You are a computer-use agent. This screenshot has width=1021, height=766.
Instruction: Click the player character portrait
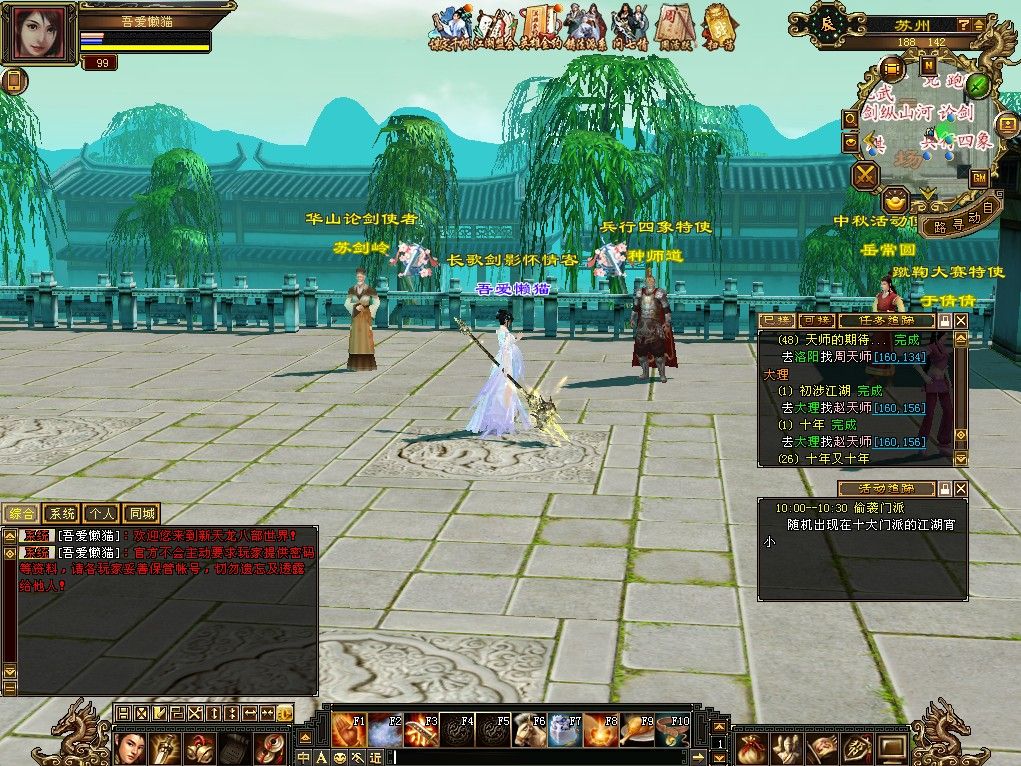click(39, 34)
